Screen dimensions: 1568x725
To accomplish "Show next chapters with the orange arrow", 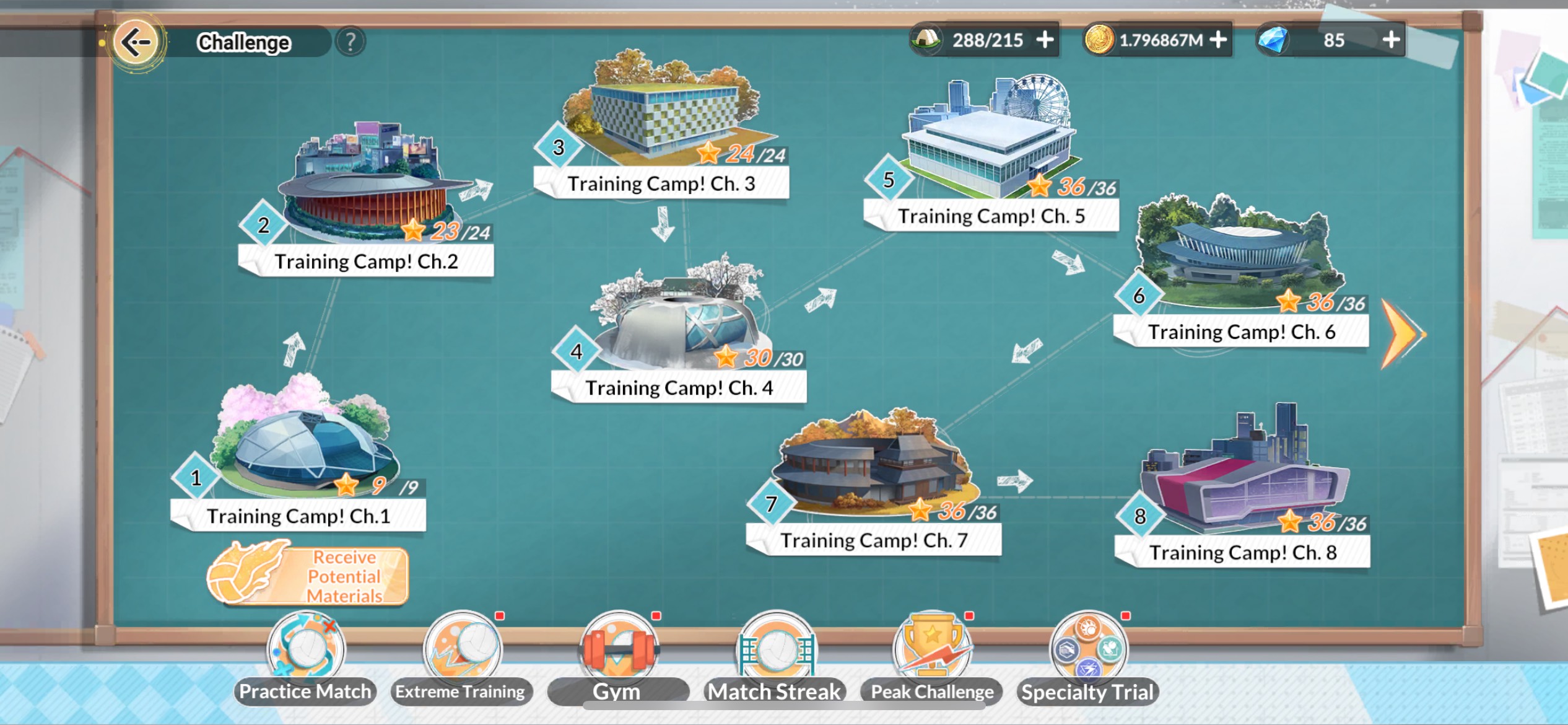I will click(x=1403, y=335).
